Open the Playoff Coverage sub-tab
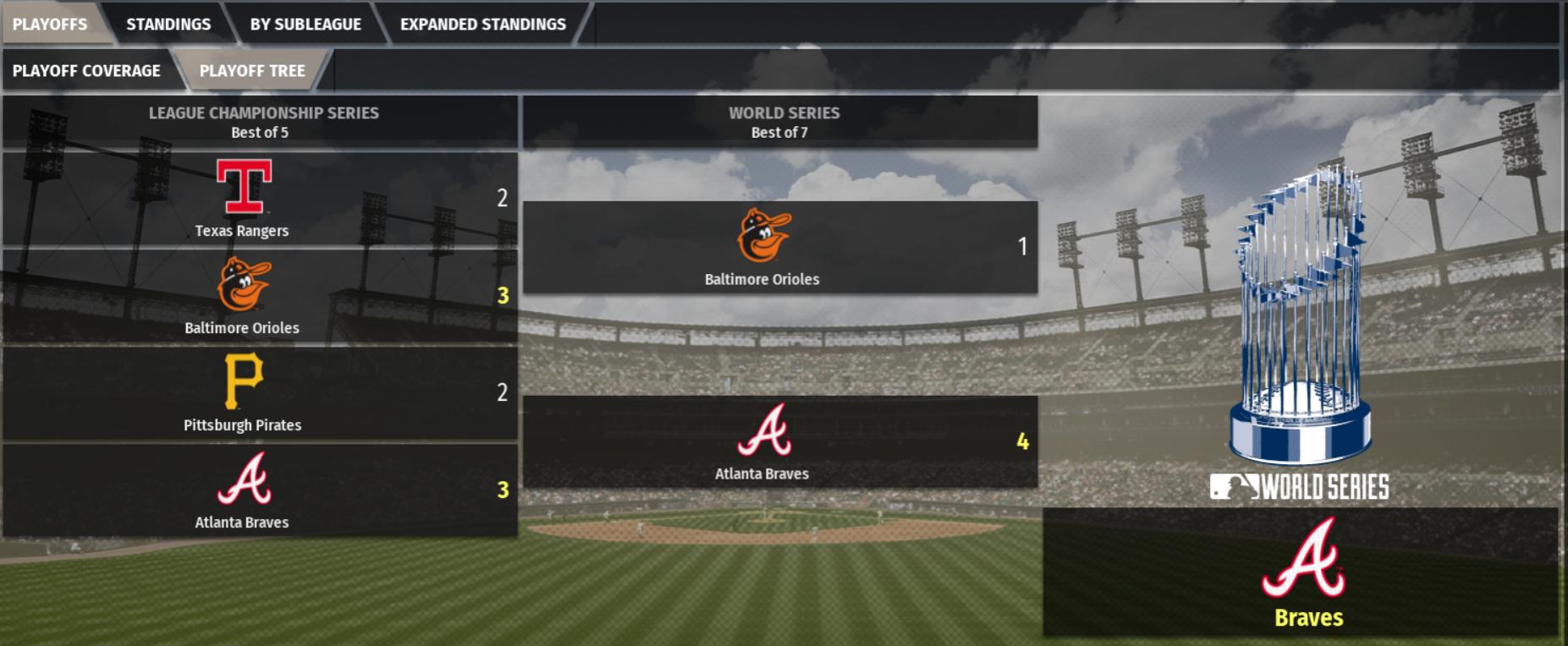The image size is (1568, 646). coord(86,70)
